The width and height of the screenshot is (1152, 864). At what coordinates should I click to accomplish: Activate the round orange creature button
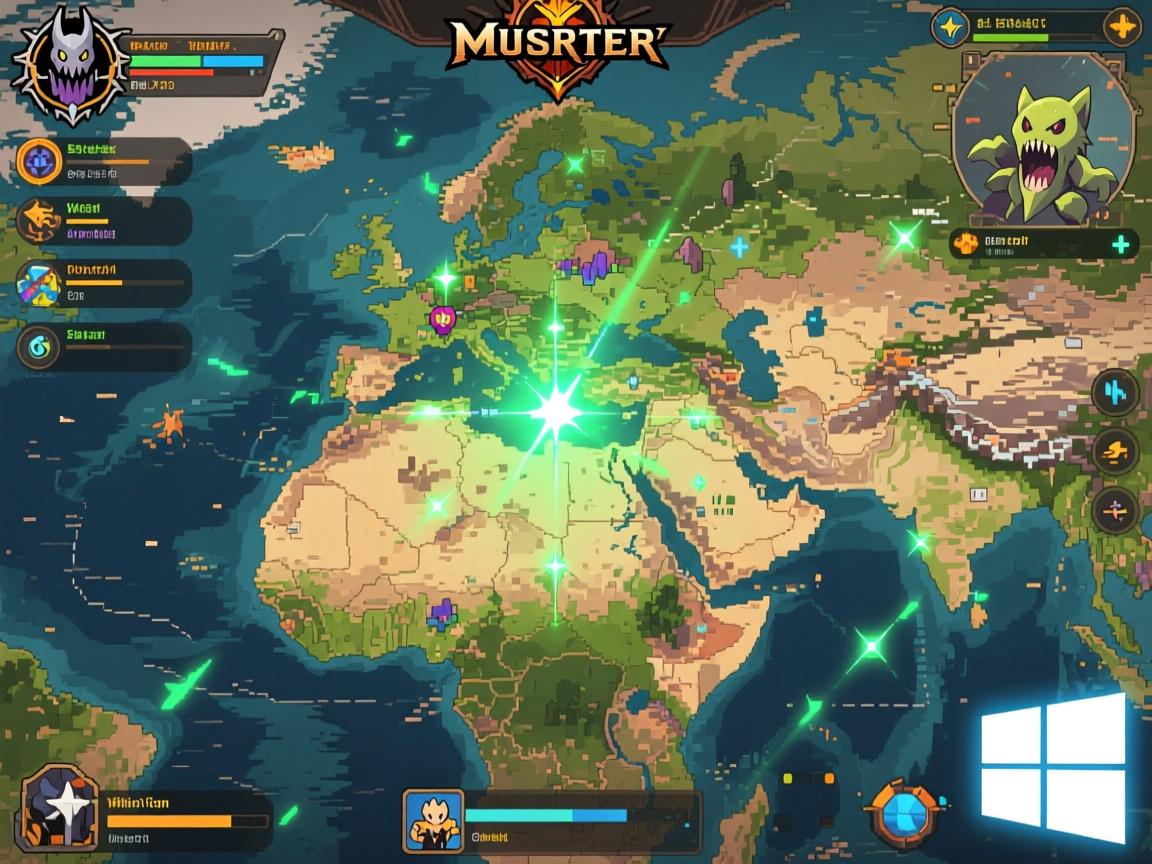[x=1115, y=452]
